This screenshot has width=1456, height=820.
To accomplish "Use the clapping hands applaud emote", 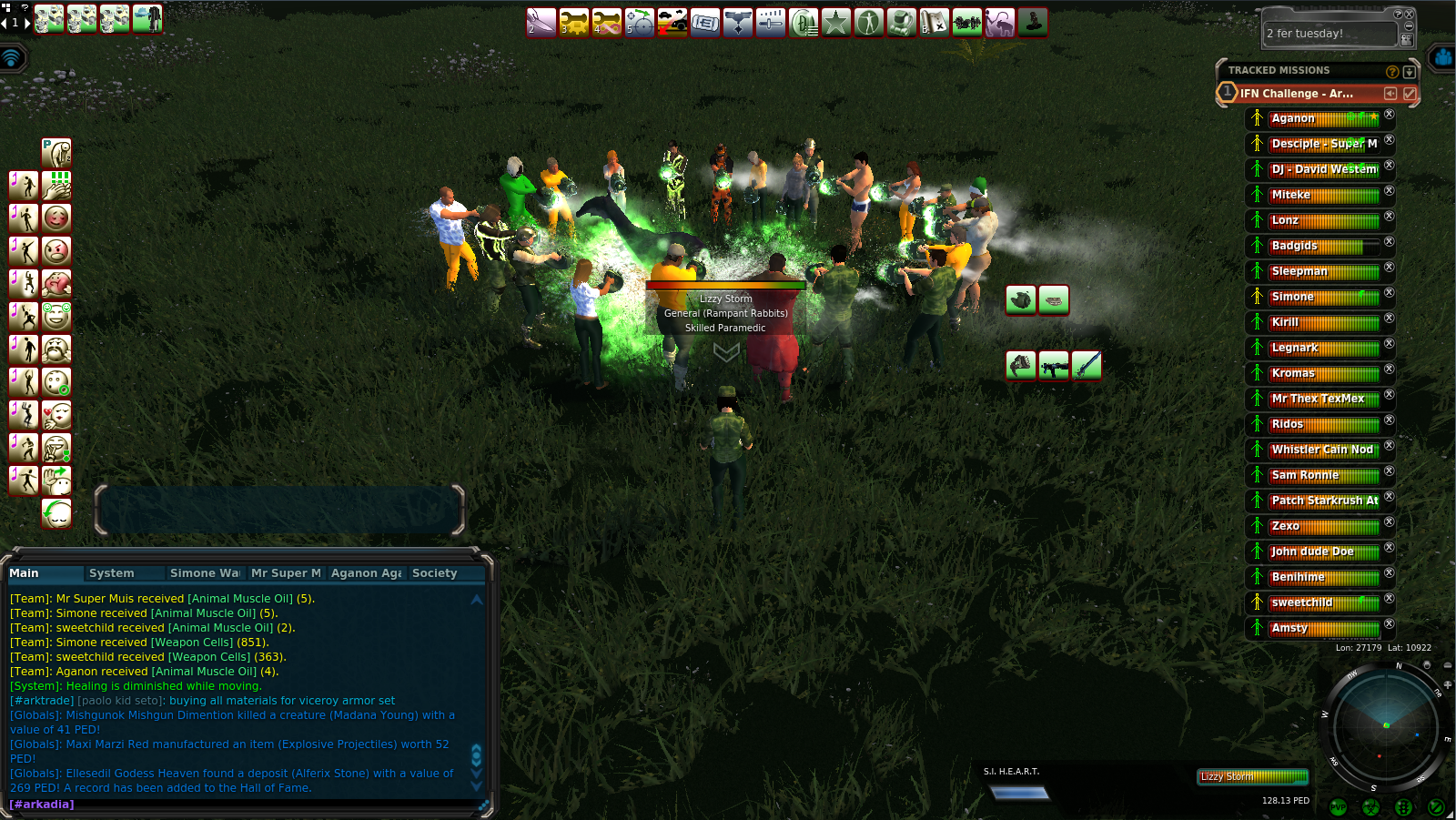I will pyautogui.click(x=56, y=186).
